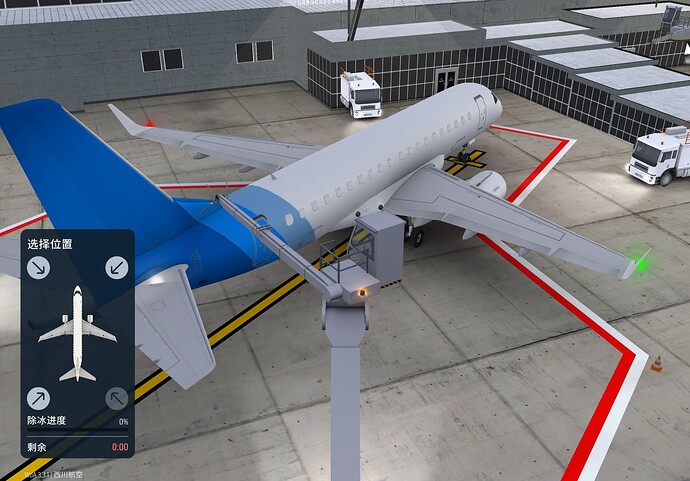The height and width of the screenshot is (481, 690).
Task: Choose the front-right de-icing position arrow
Action: click(x=118, y=267)
